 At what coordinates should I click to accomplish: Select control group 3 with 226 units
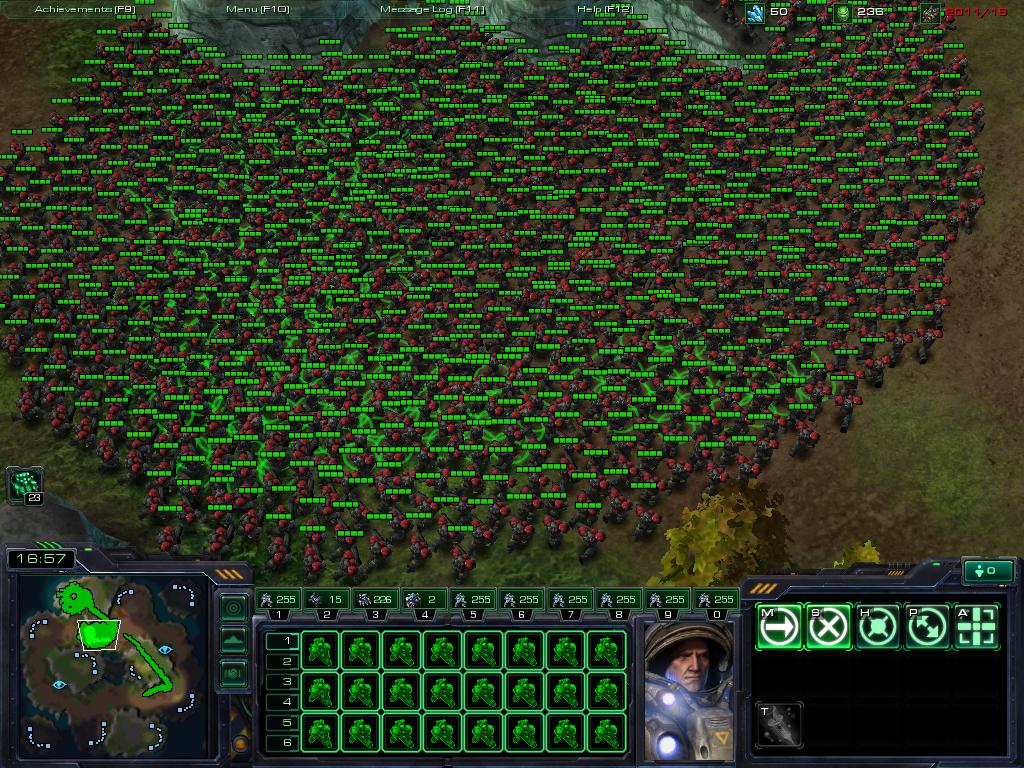pyautogui.click(x=374, y=600)
